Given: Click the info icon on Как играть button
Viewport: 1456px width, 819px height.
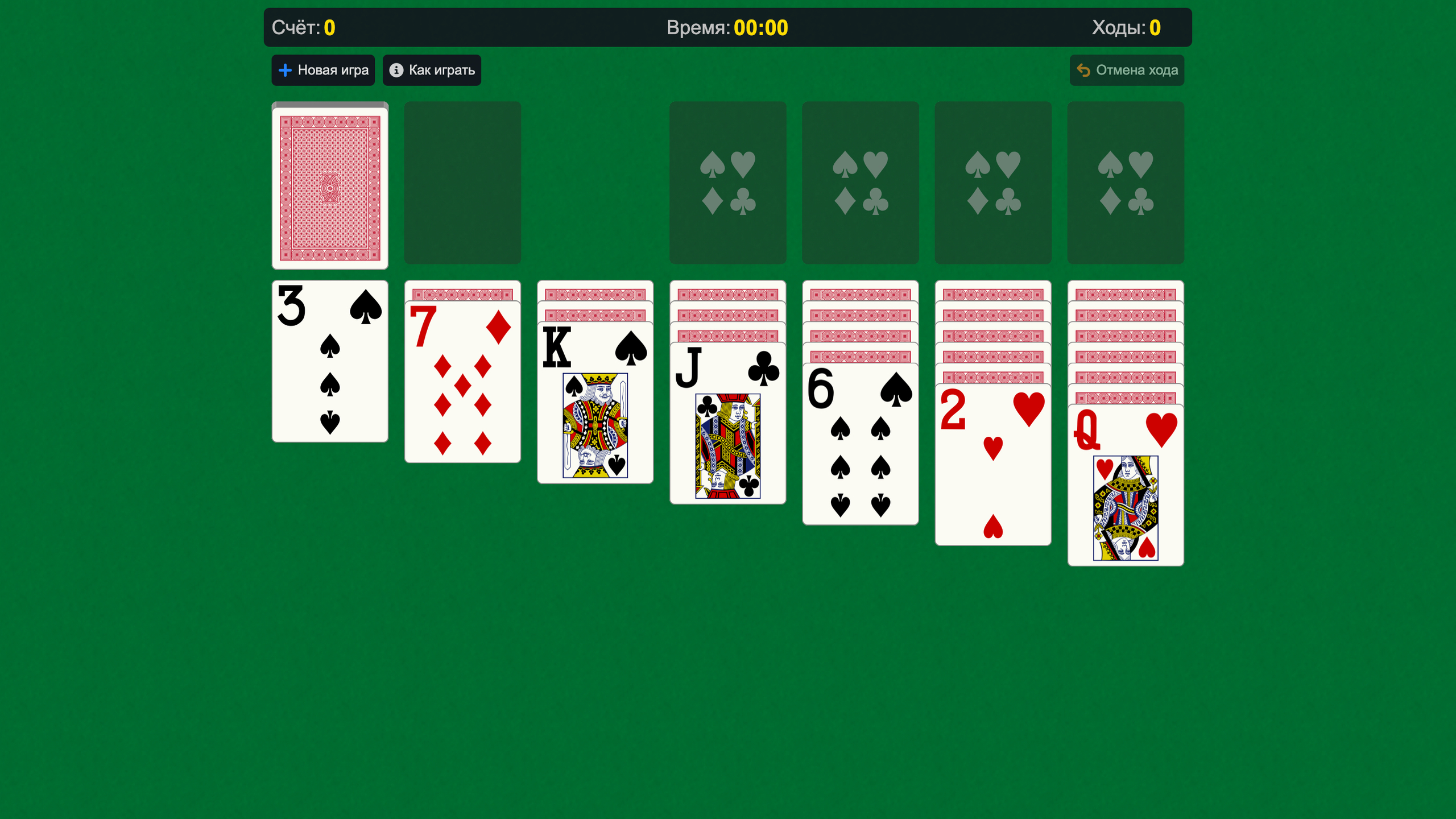Looking at the screenshot, I should [x=396, y=70].
